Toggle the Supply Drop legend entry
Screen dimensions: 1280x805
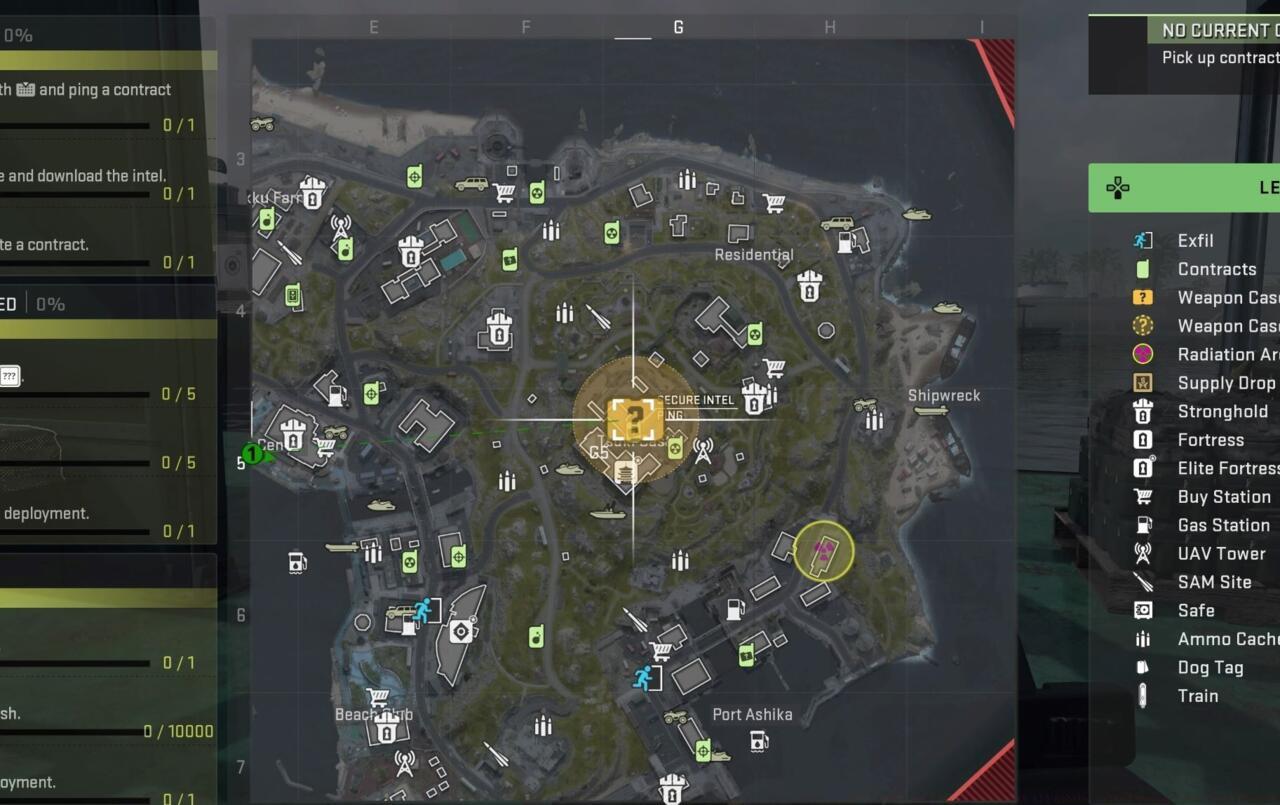tap(1141, 382)
